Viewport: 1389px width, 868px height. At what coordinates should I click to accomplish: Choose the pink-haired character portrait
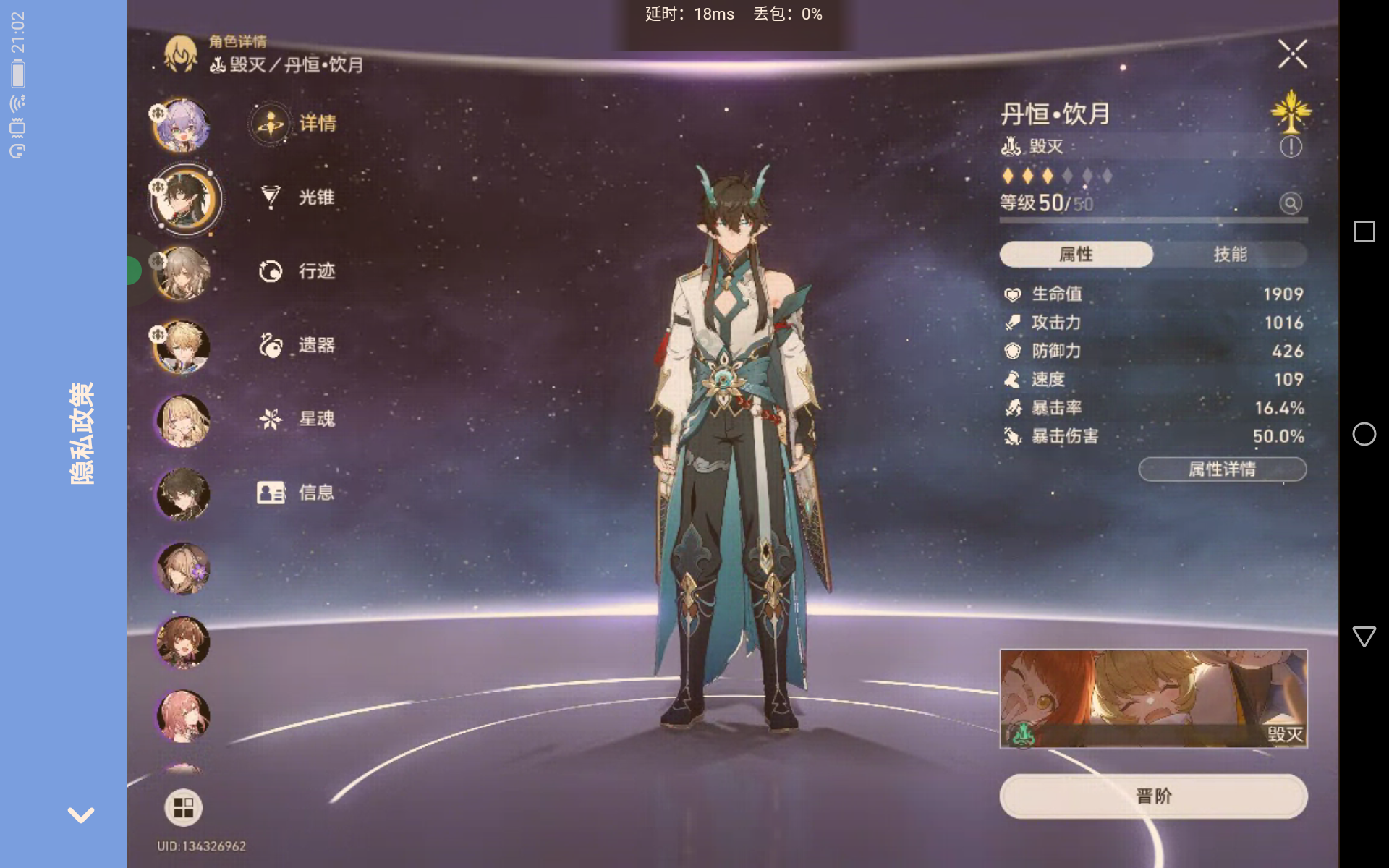[184, 716]
